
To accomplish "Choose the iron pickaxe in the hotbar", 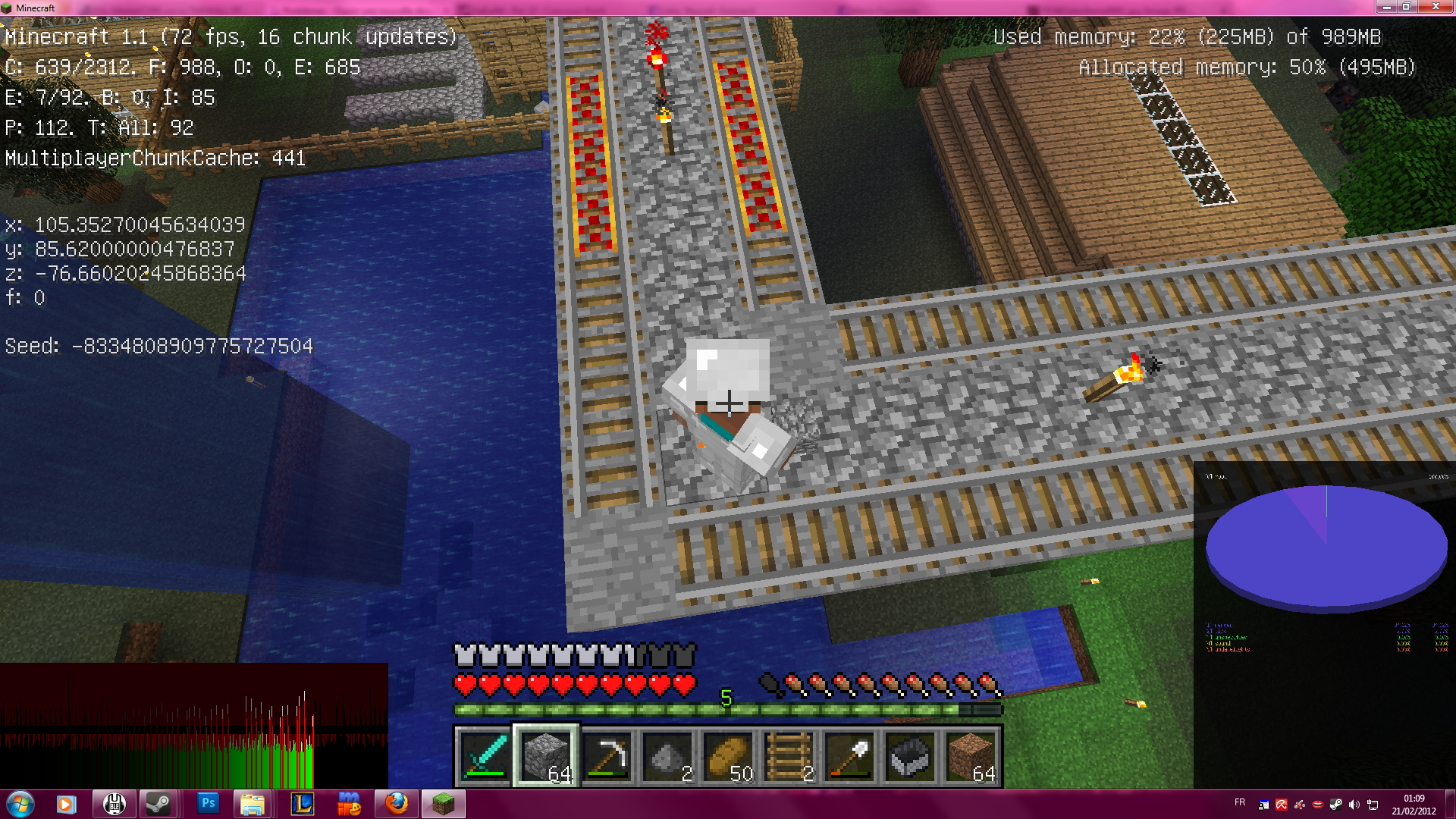I will [607, 756].
